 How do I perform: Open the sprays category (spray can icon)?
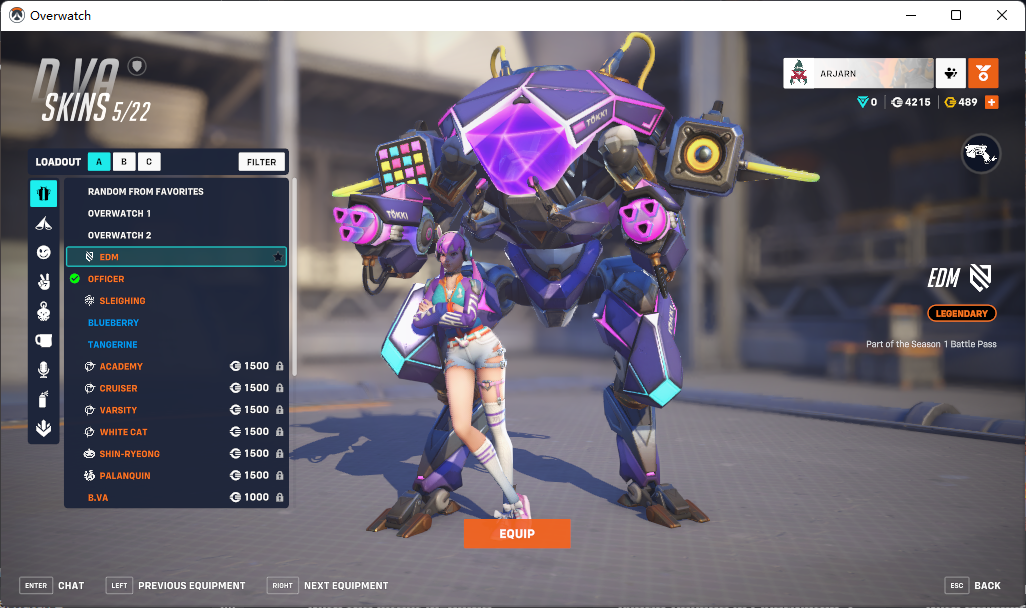(x=43, y=399)
